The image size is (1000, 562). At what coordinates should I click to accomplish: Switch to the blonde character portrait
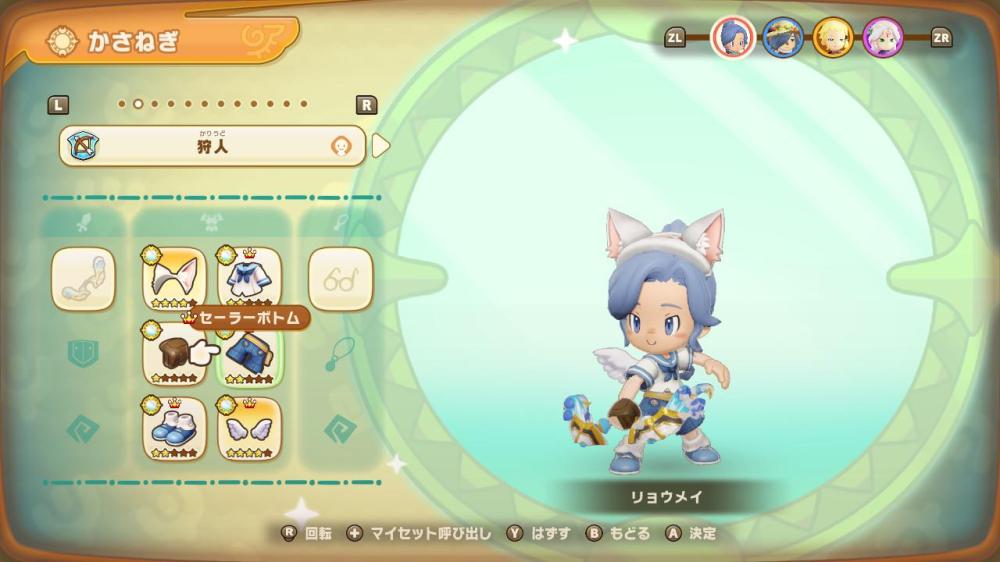833,38
